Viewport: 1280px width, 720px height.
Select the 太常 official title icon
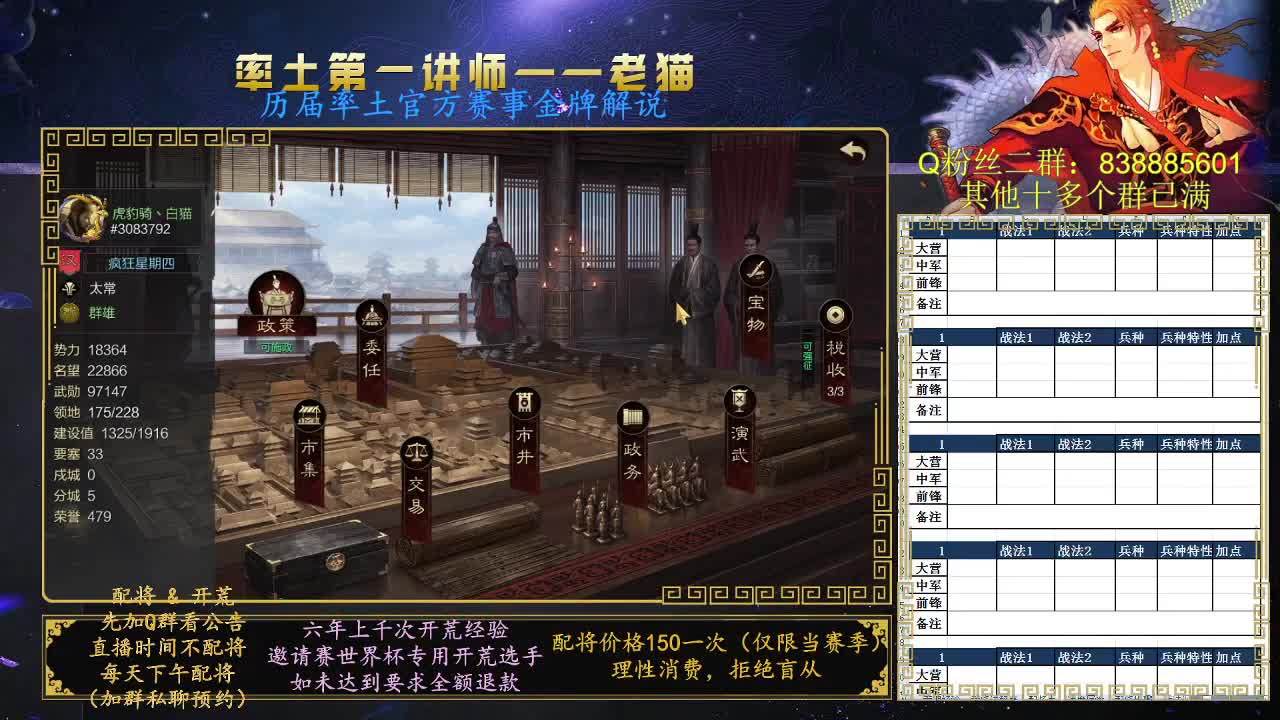[70, 287]
